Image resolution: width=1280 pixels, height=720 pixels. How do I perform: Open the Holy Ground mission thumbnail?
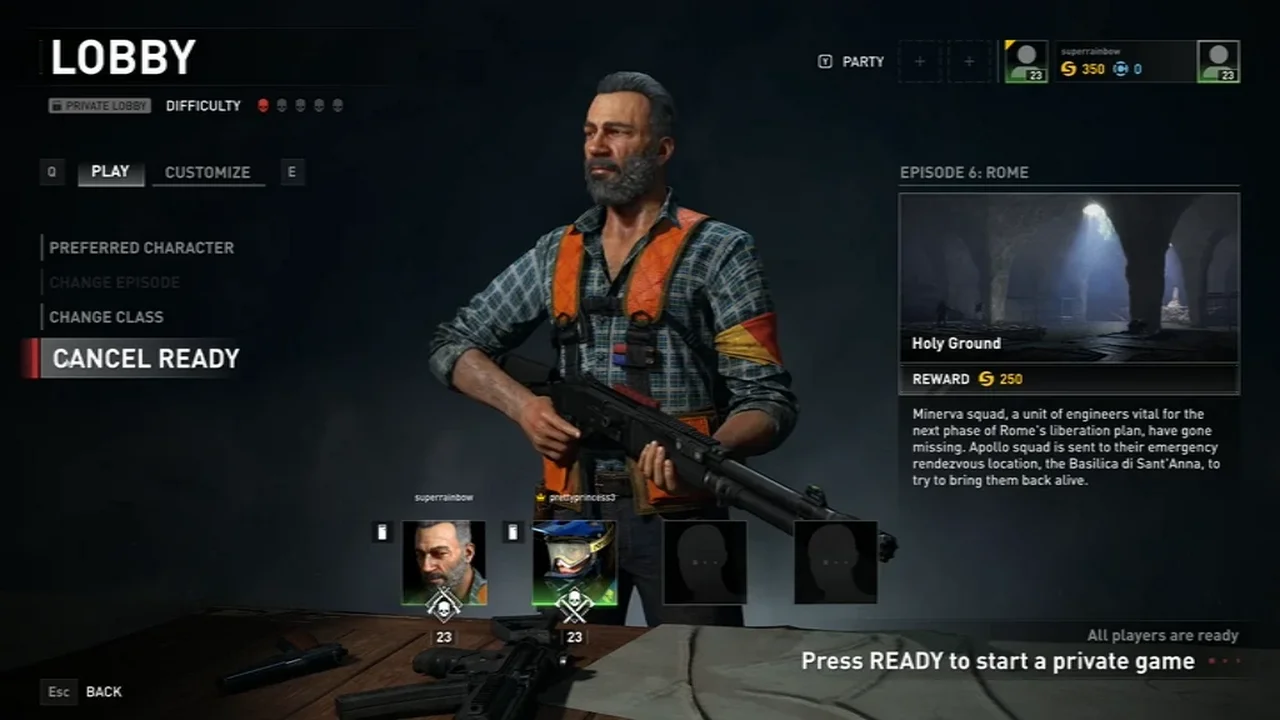click(1069, 277)
